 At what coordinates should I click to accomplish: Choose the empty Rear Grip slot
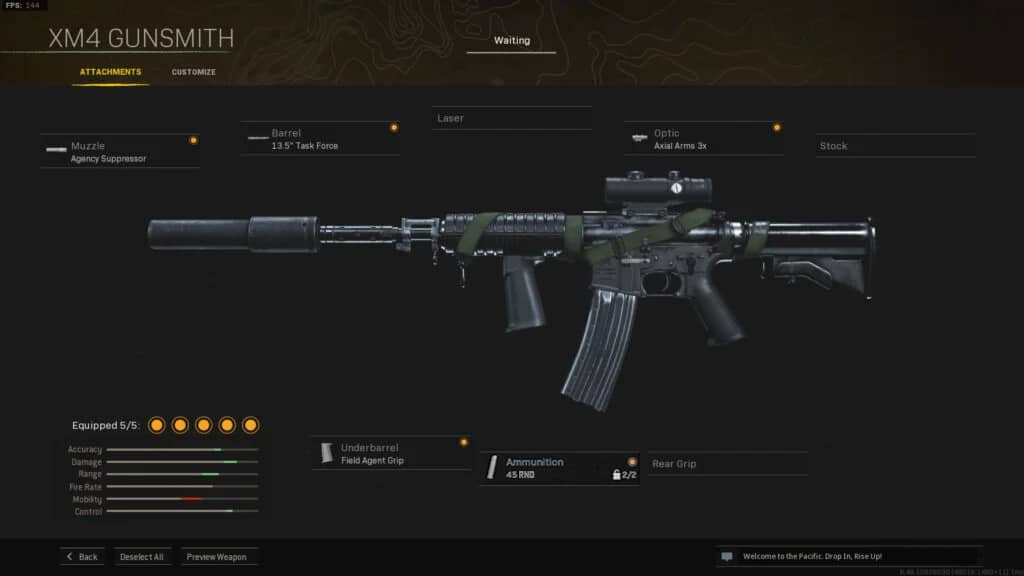pos(727,464)
